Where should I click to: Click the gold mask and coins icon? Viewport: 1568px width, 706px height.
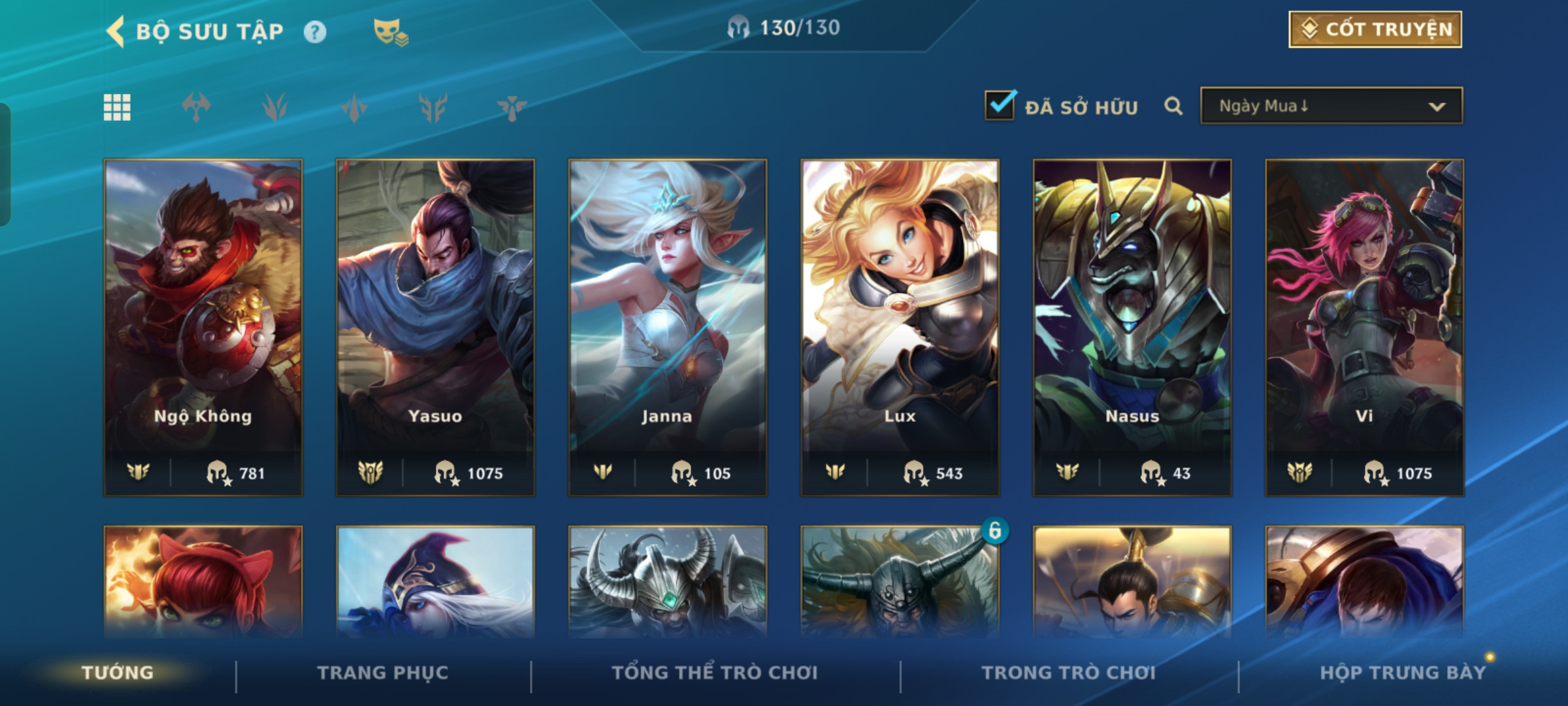tap(390, 32)
